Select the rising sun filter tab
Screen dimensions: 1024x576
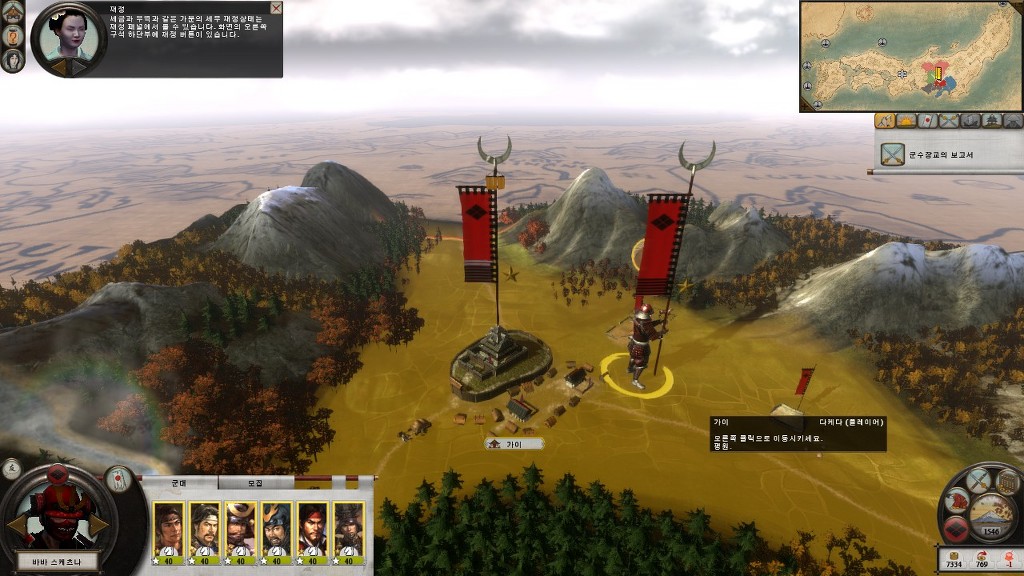point(907,121)
